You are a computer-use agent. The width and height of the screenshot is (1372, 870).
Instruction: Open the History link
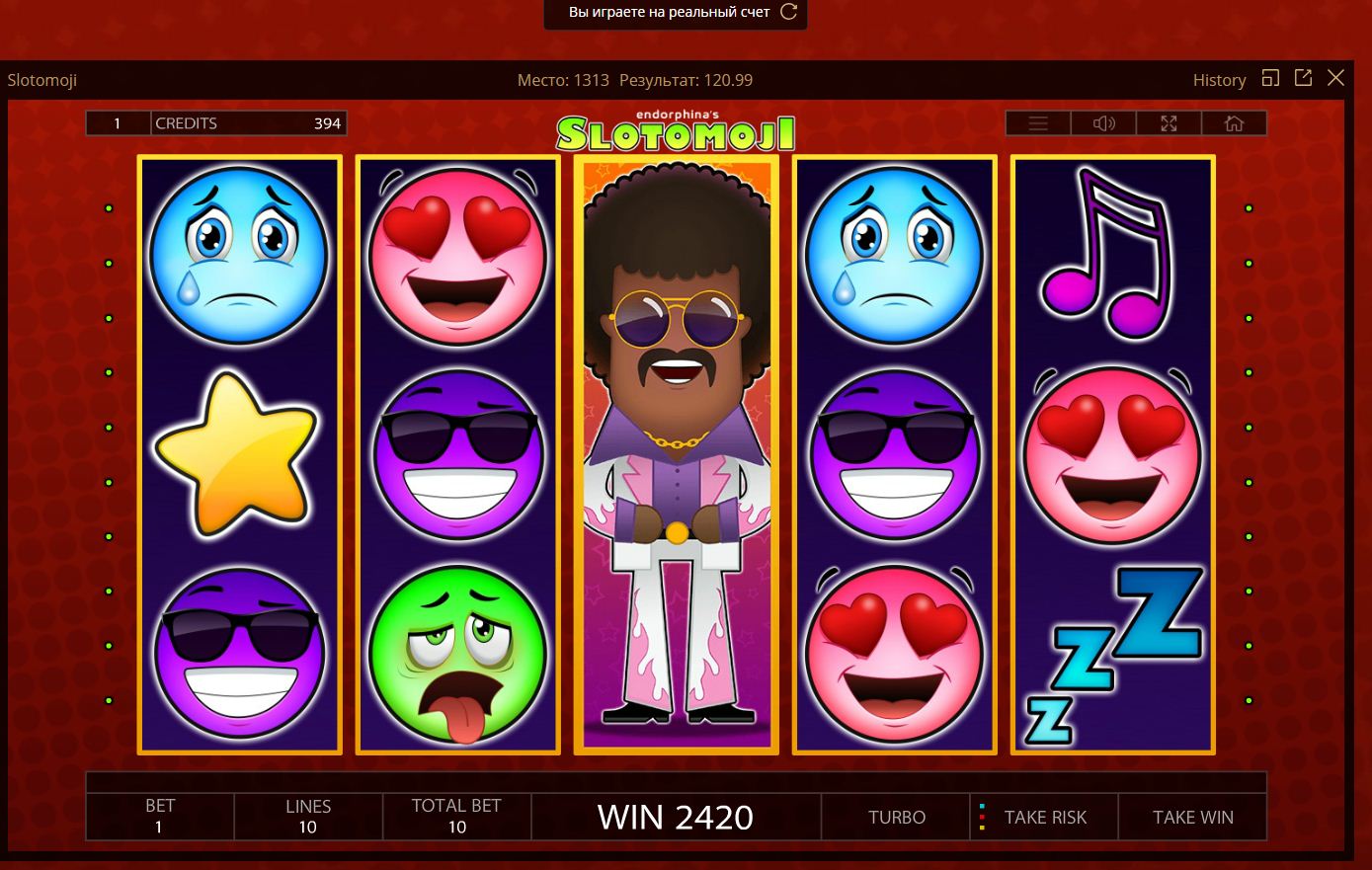1219,80
